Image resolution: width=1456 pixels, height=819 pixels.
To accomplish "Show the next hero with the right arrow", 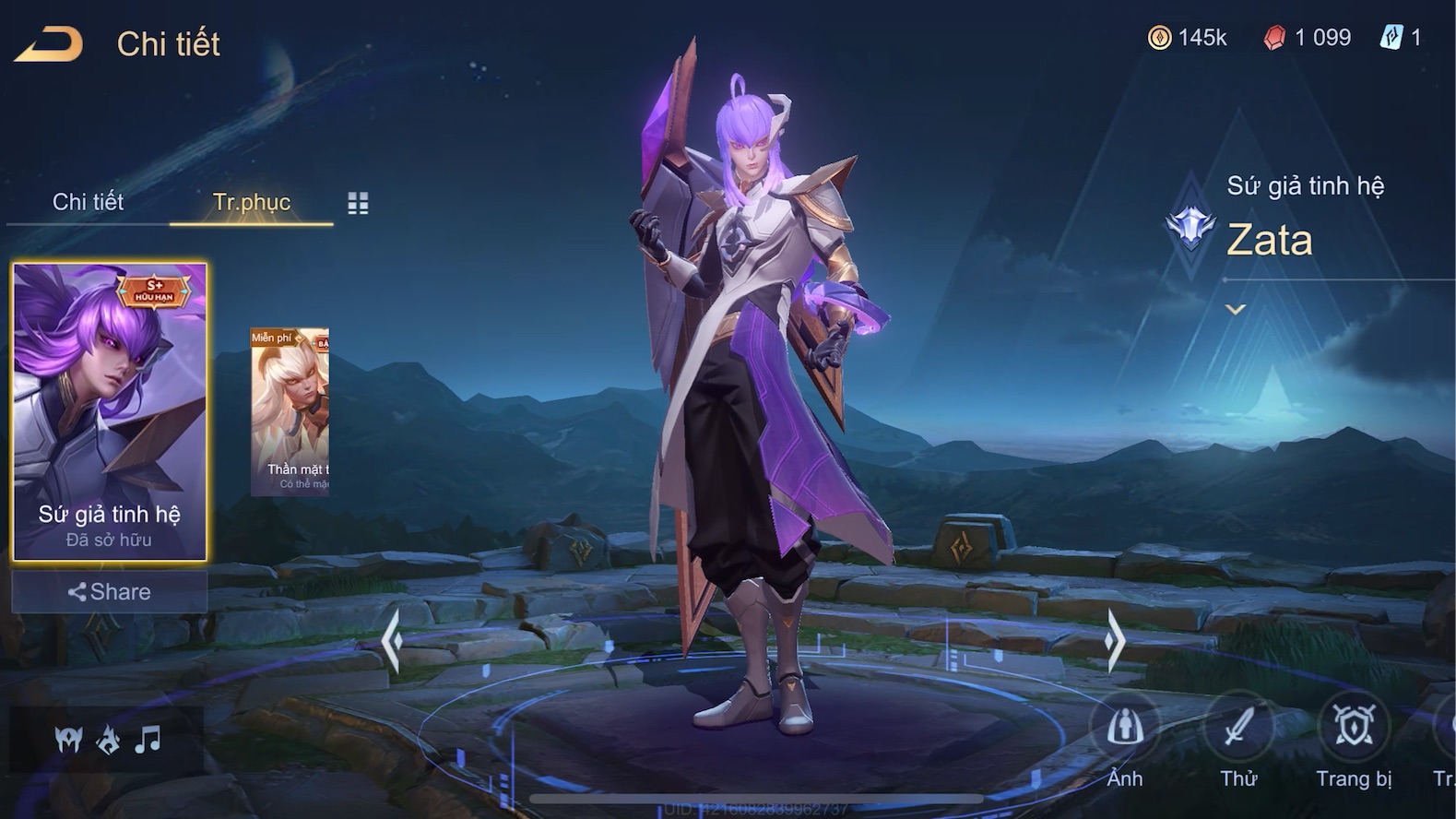I will pos(1115,639).
